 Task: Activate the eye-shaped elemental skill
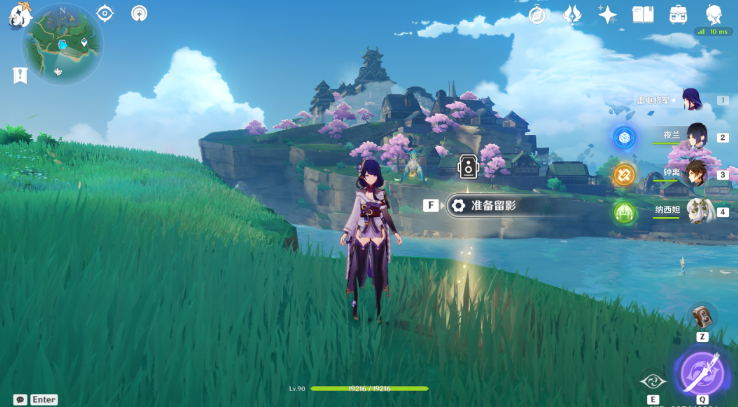coord(652,380)
